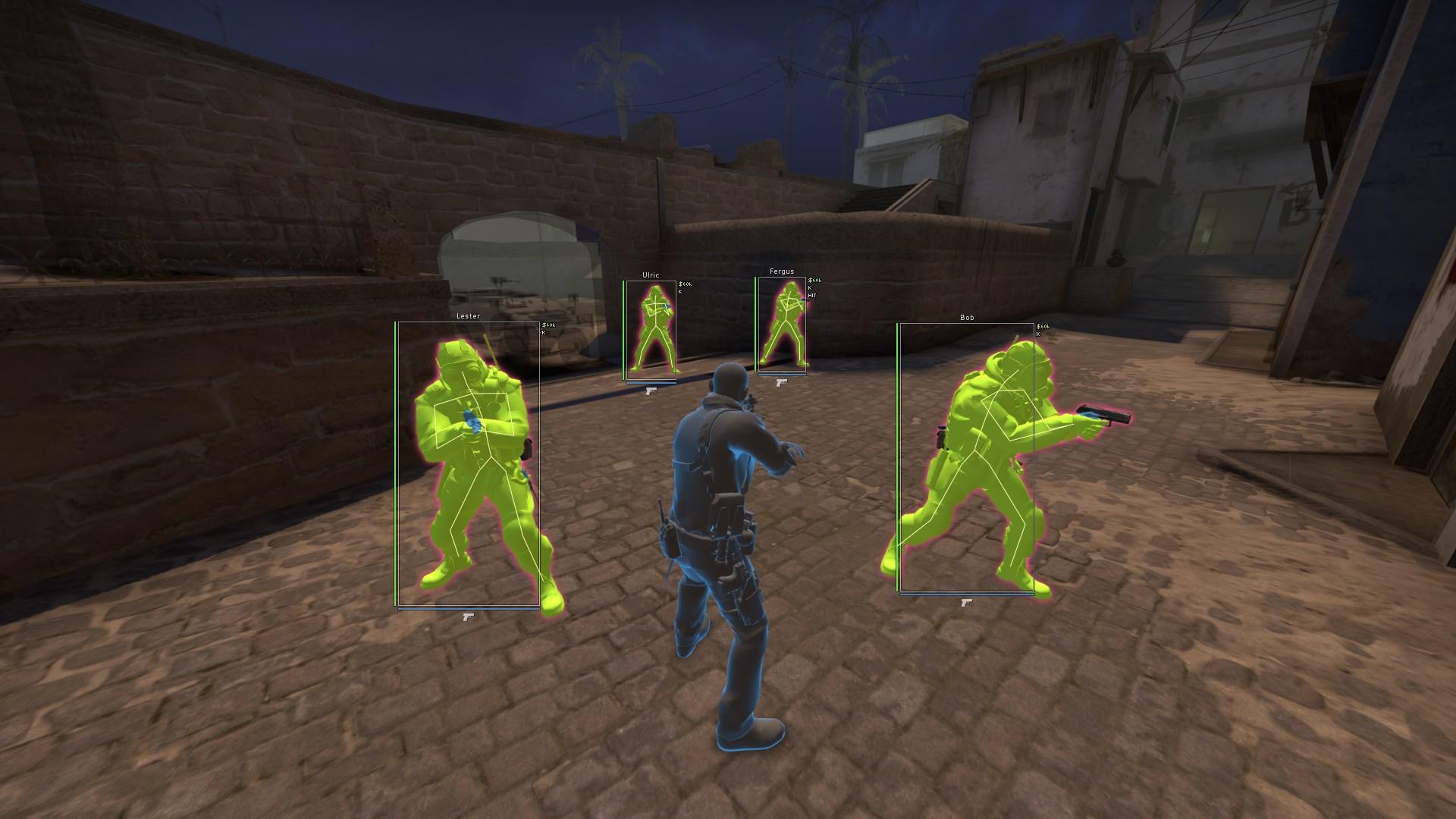1456x819 pixels.
Task: Toggle the HIT flag next to Fergus
Action: pos(812,296)
